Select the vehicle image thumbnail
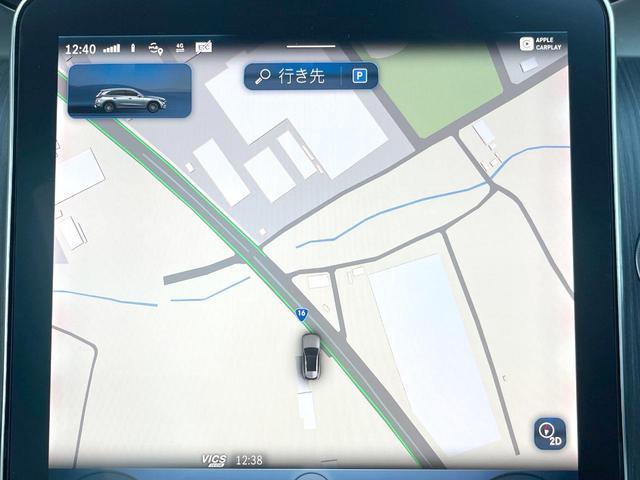Screen dimensions: 640x480 click(x=130, y=92)
